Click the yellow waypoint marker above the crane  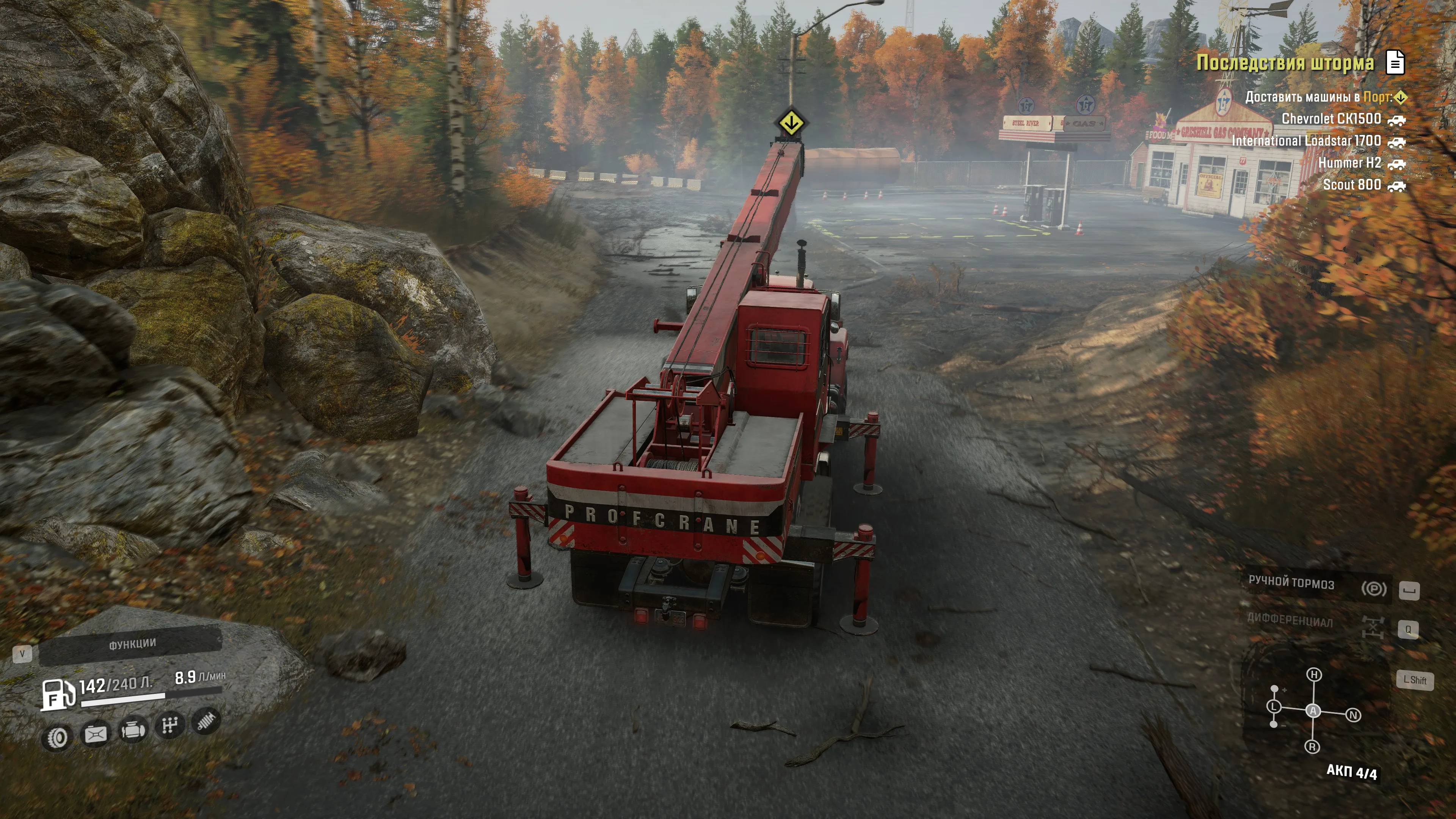coord(791,122)
